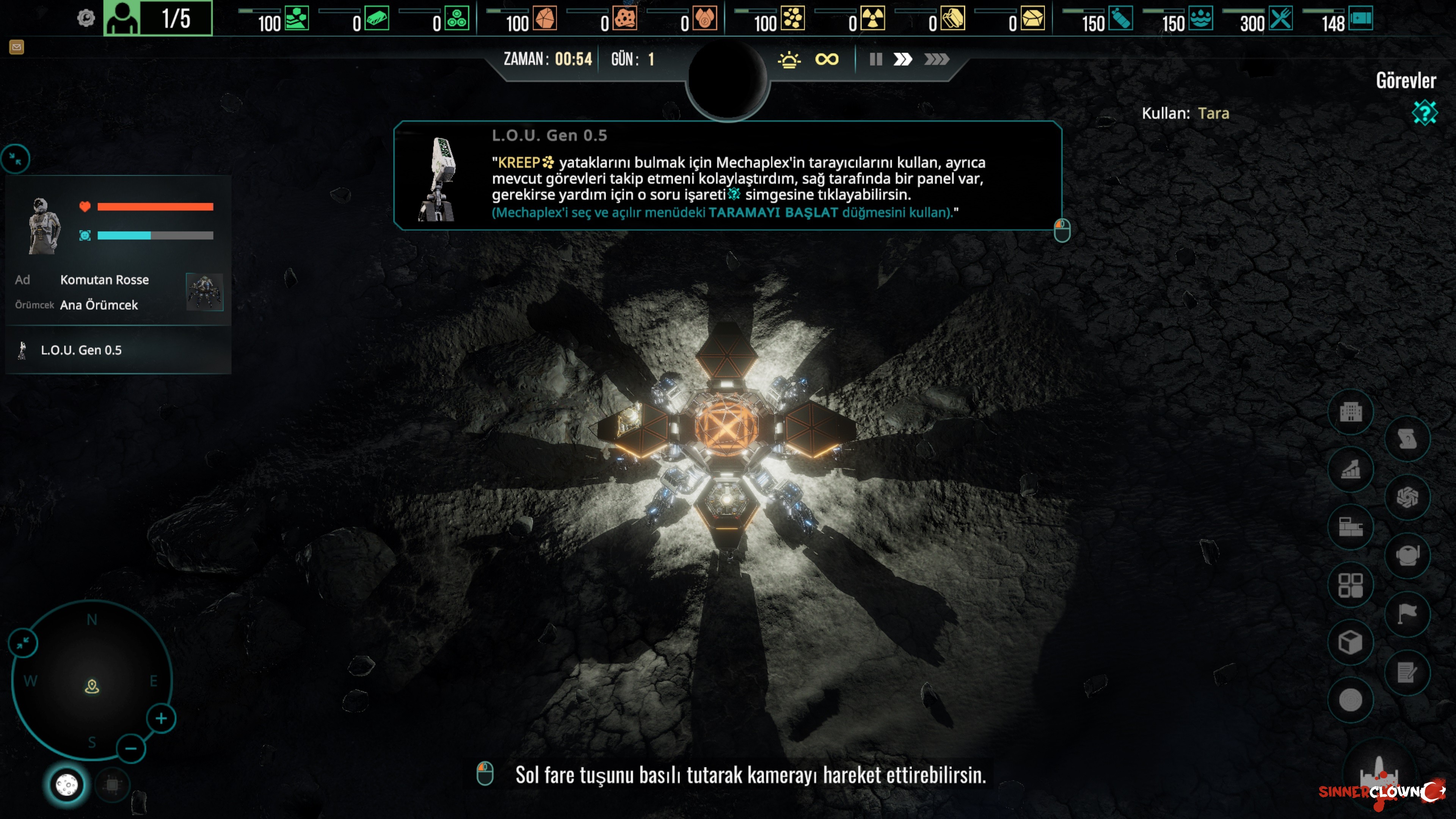This screenshot has width=1456, height=819.
Task: Open the notes document with pencil icon
Action: (x=1407, y=673)
